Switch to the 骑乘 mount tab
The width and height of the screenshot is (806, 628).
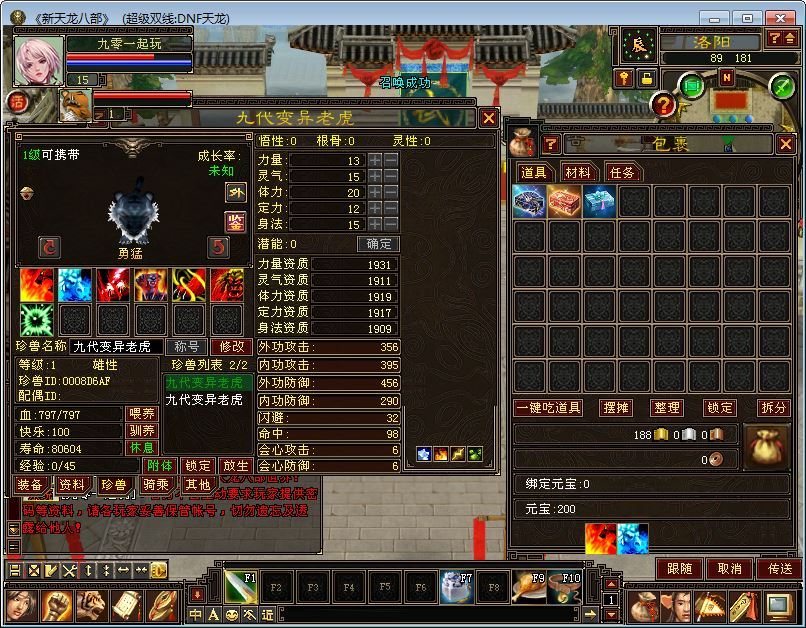pos(156,485)
